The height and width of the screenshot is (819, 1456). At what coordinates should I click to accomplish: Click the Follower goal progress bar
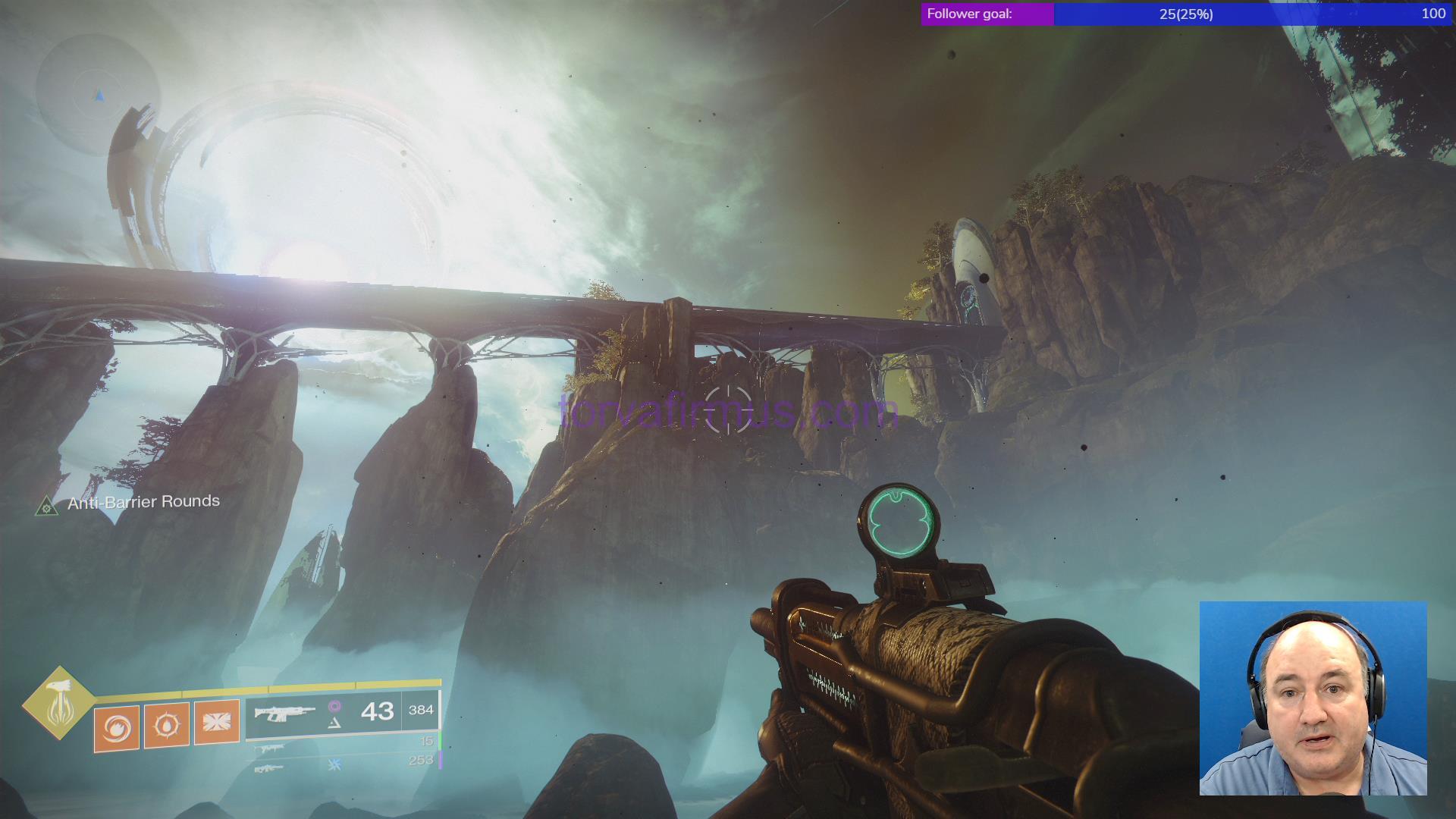click(x=1186, y=14)
